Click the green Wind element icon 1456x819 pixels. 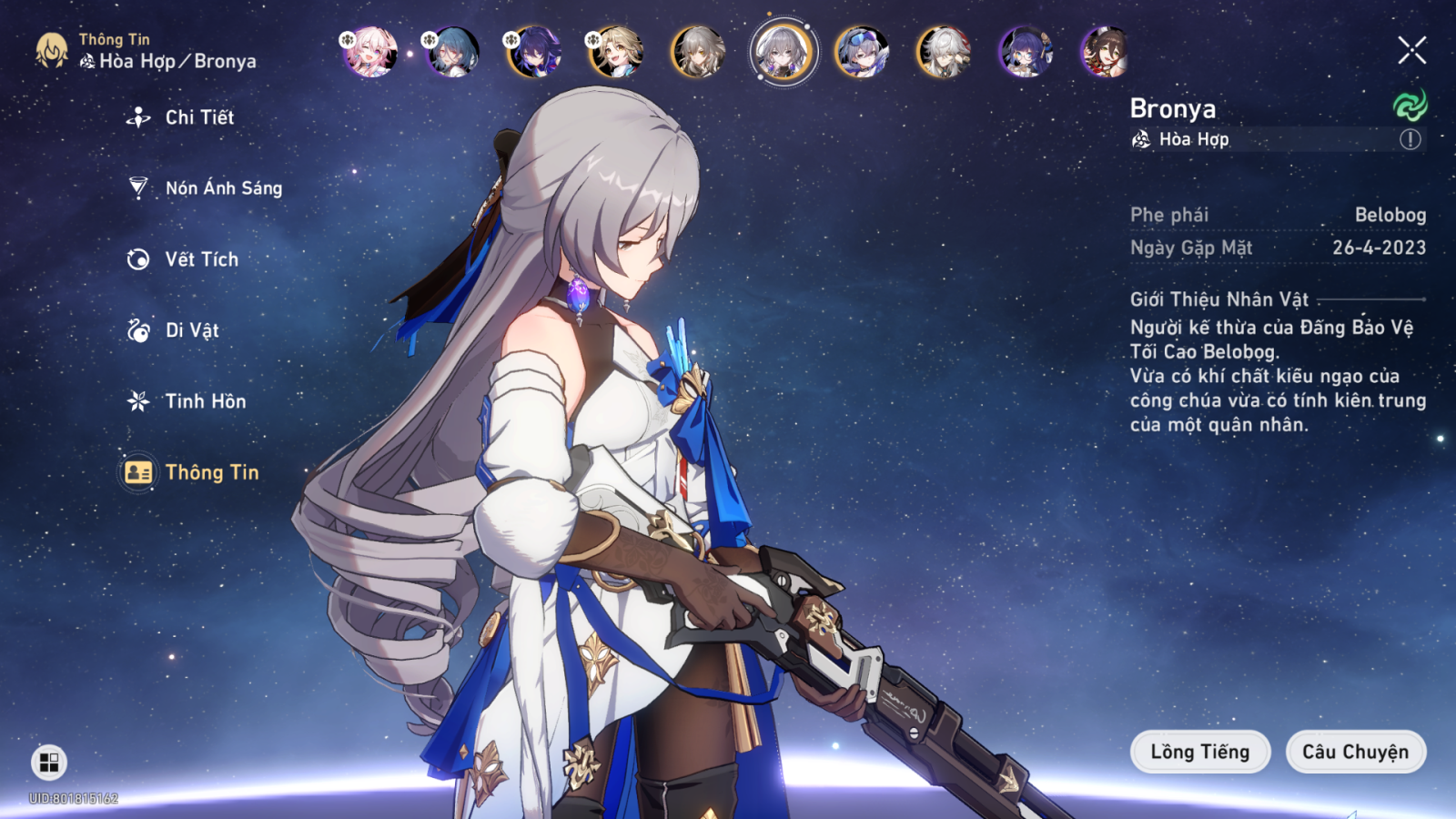pyautogui.click(x=1410, y=106)
